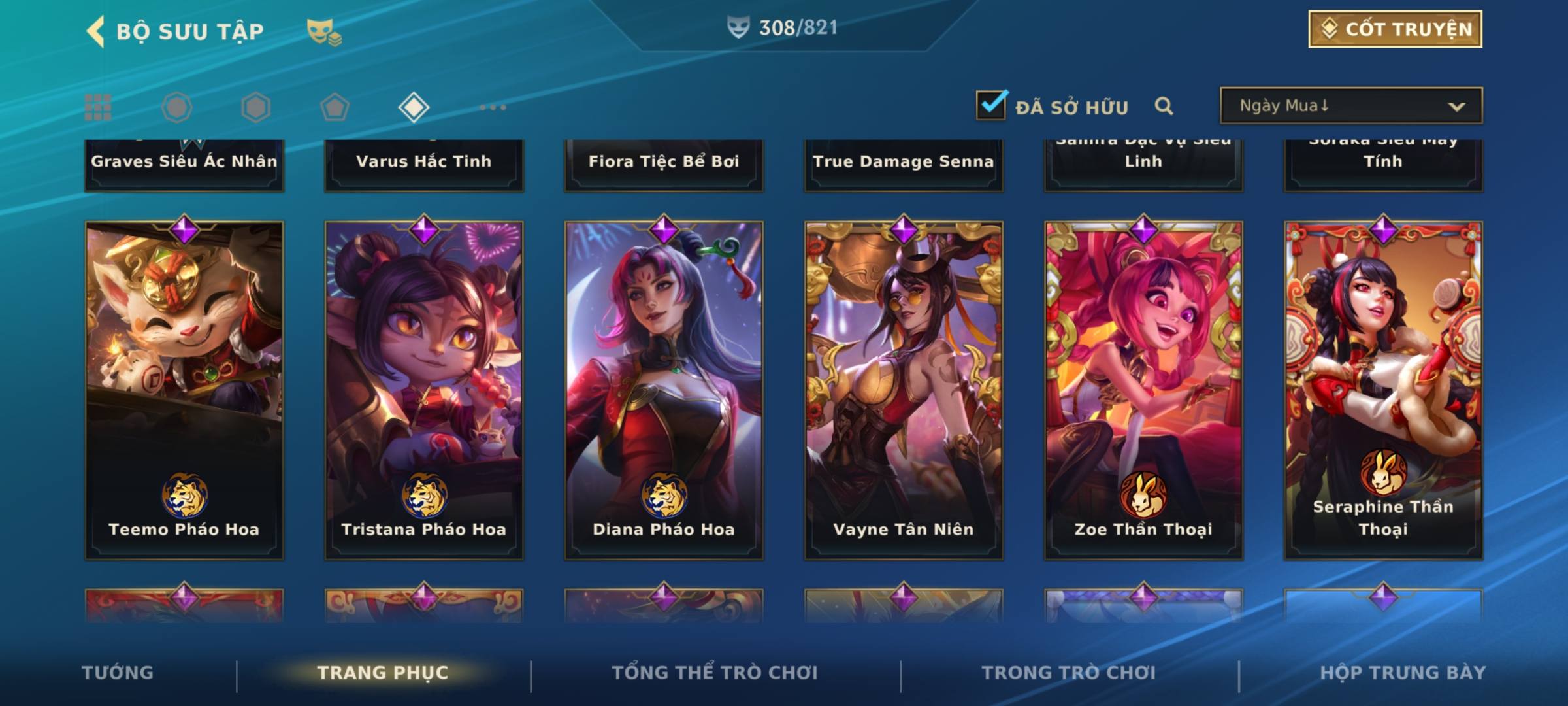View the Zoe Thần Thoại skin card

pyautogui.click(x=1143, y=390)
